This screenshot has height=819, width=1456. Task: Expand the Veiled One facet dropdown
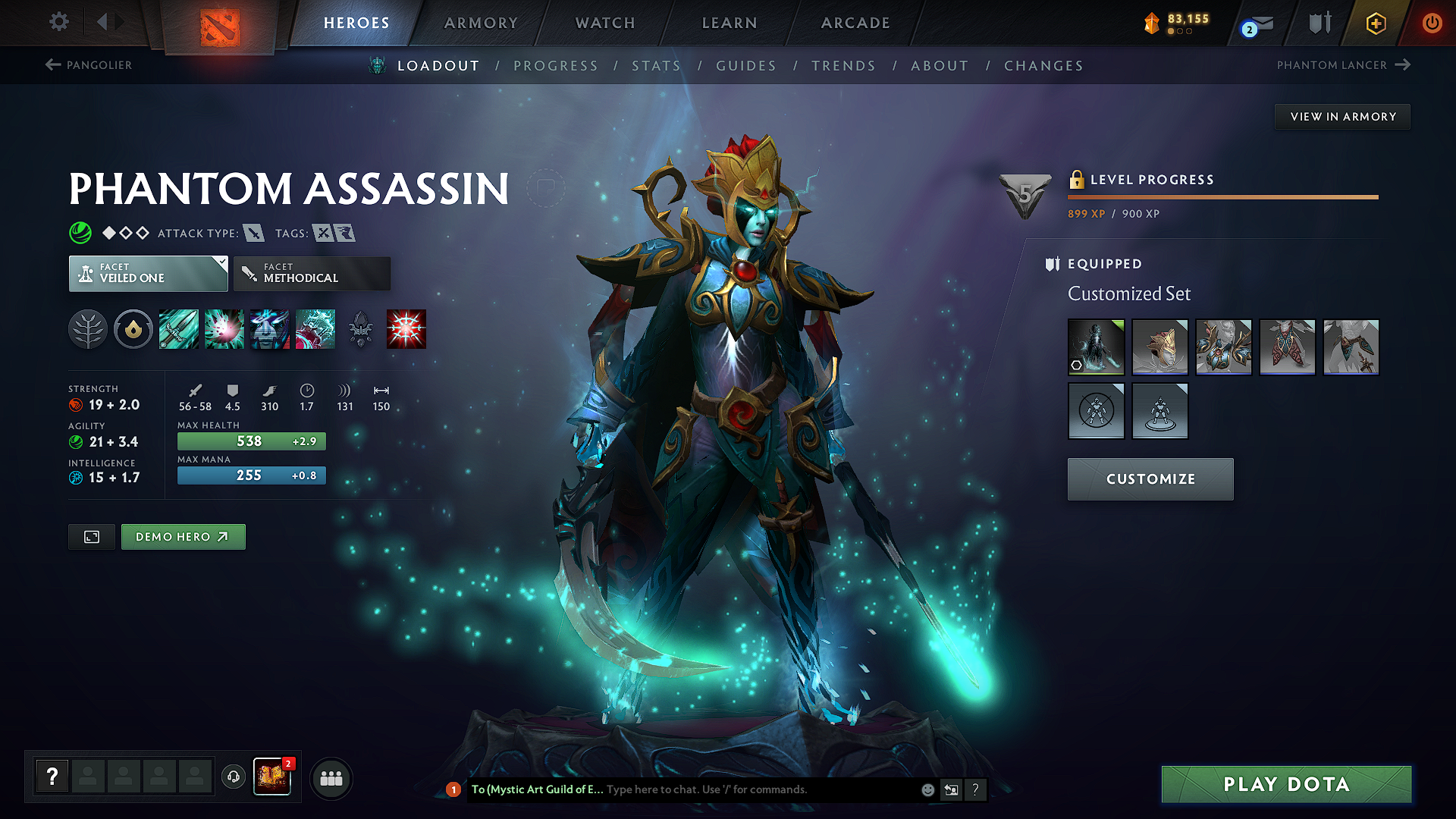point(221,263)
